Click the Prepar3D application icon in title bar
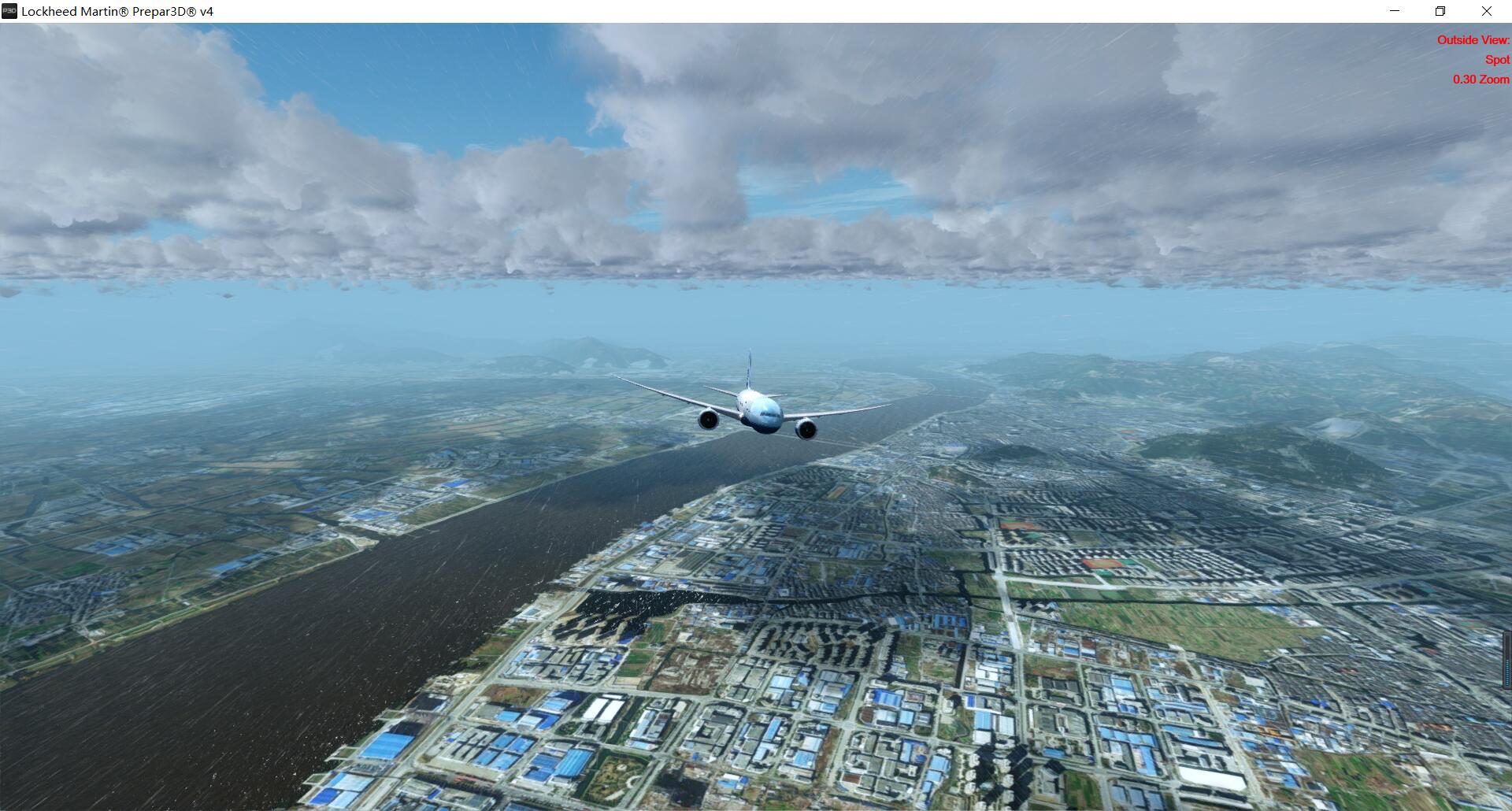The width and height of the screenshot is (1512, 811). point(8,11)
